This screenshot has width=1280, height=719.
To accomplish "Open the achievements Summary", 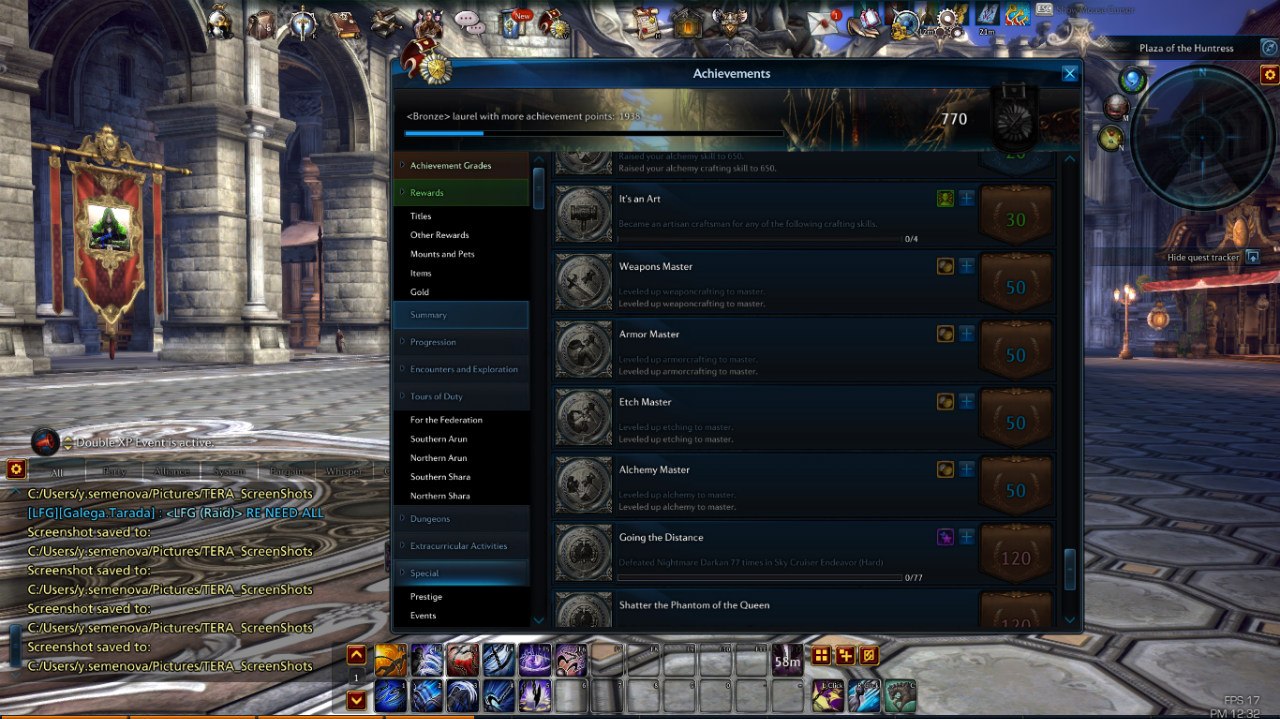I will coord(428,315).
